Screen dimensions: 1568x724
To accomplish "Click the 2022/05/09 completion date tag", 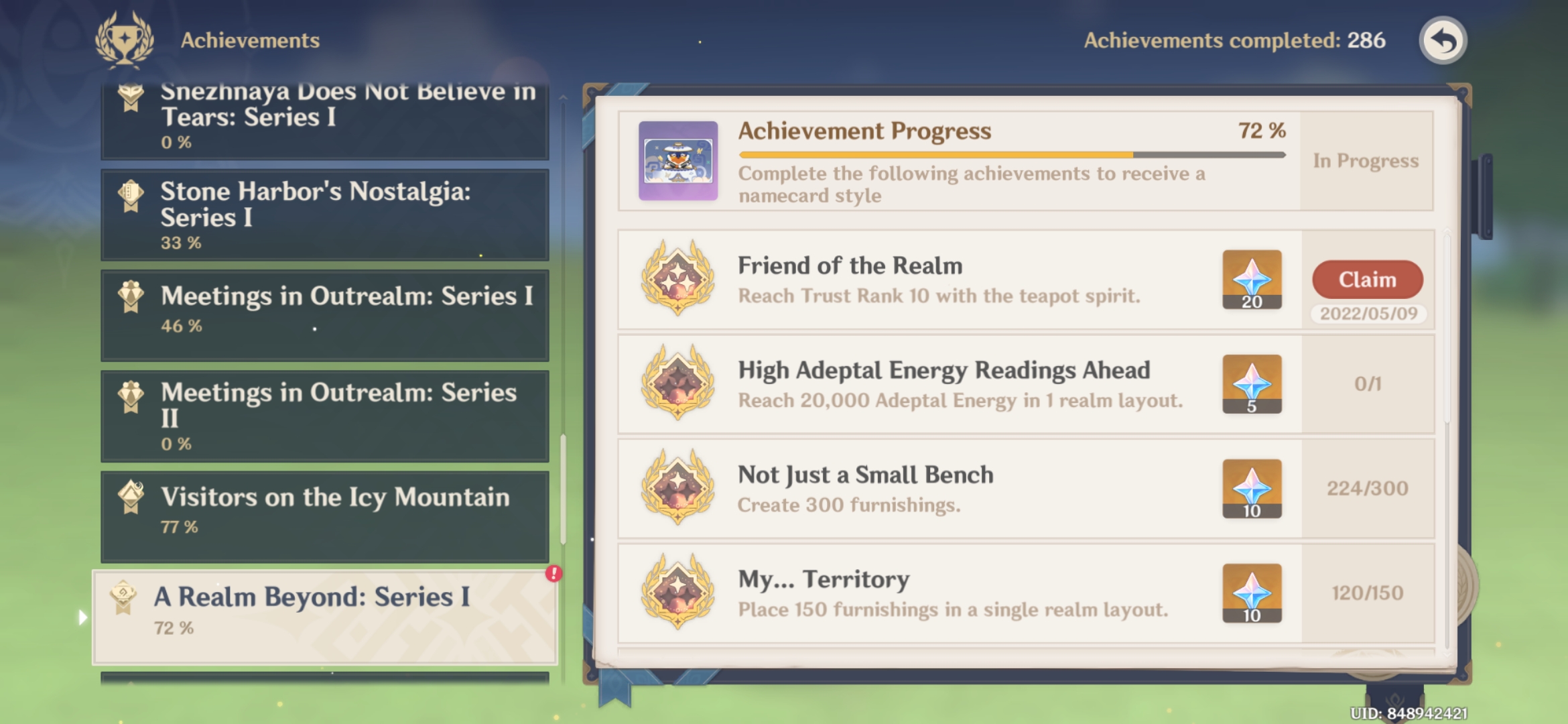I will click(1367, 312).
